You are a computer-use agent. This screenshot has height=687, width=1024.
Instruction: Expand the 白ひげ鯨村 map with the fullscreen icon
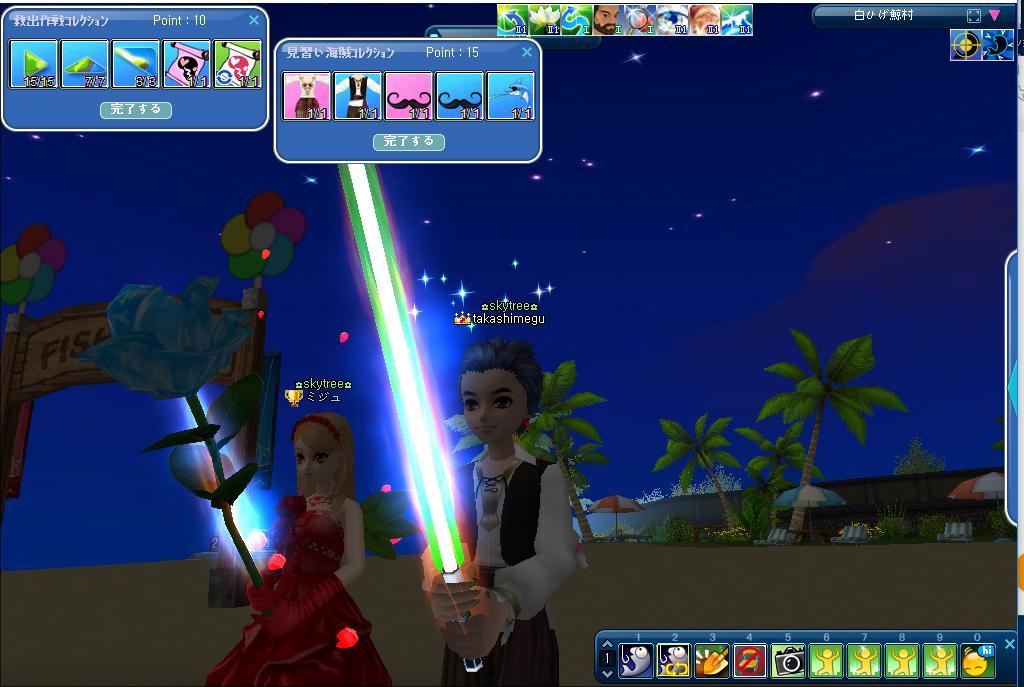[x=973, y=16]
